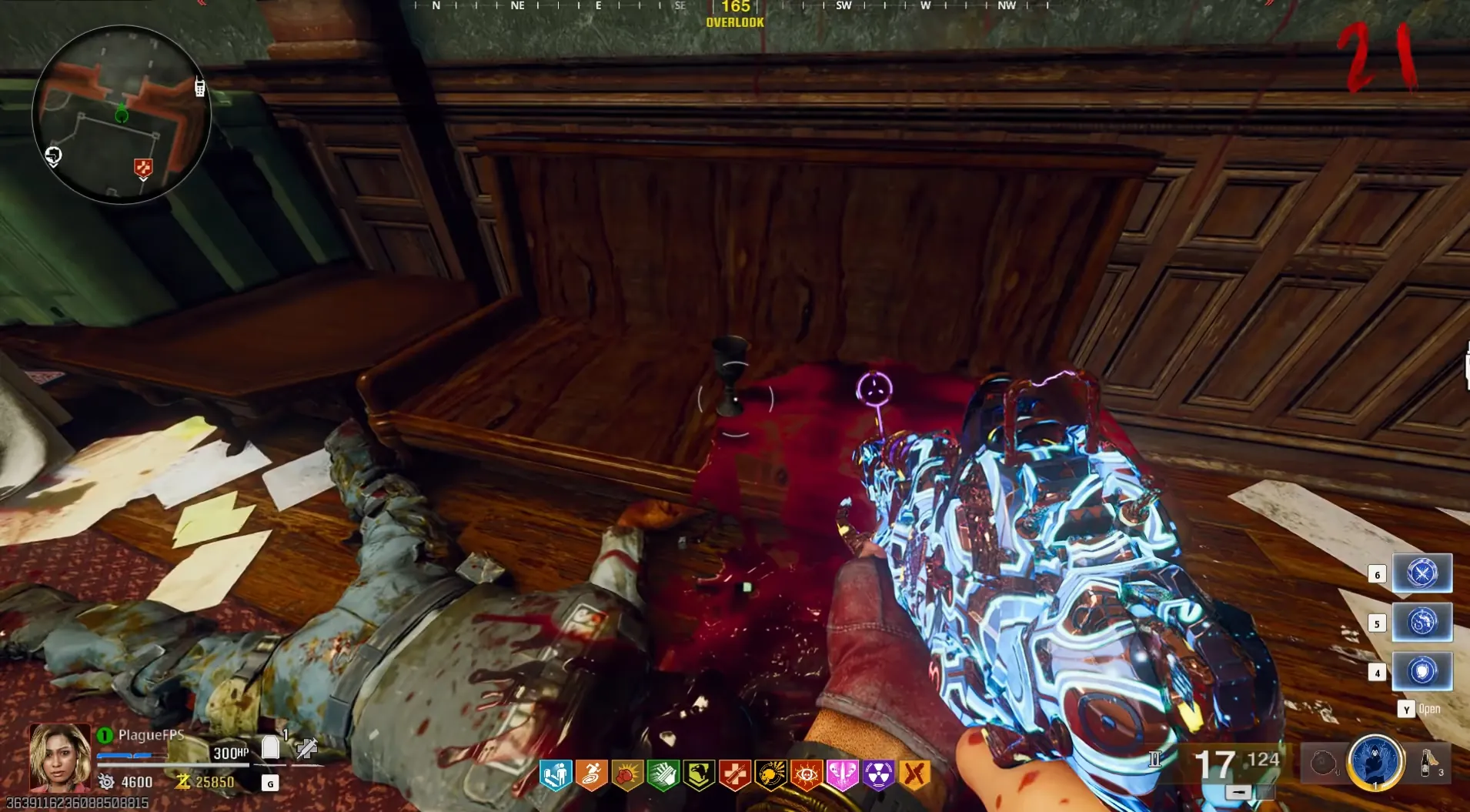Screen dimensions: 1470x812
Task: Click the pink twin-skulls perk badge
Action: tap(843, 775)
